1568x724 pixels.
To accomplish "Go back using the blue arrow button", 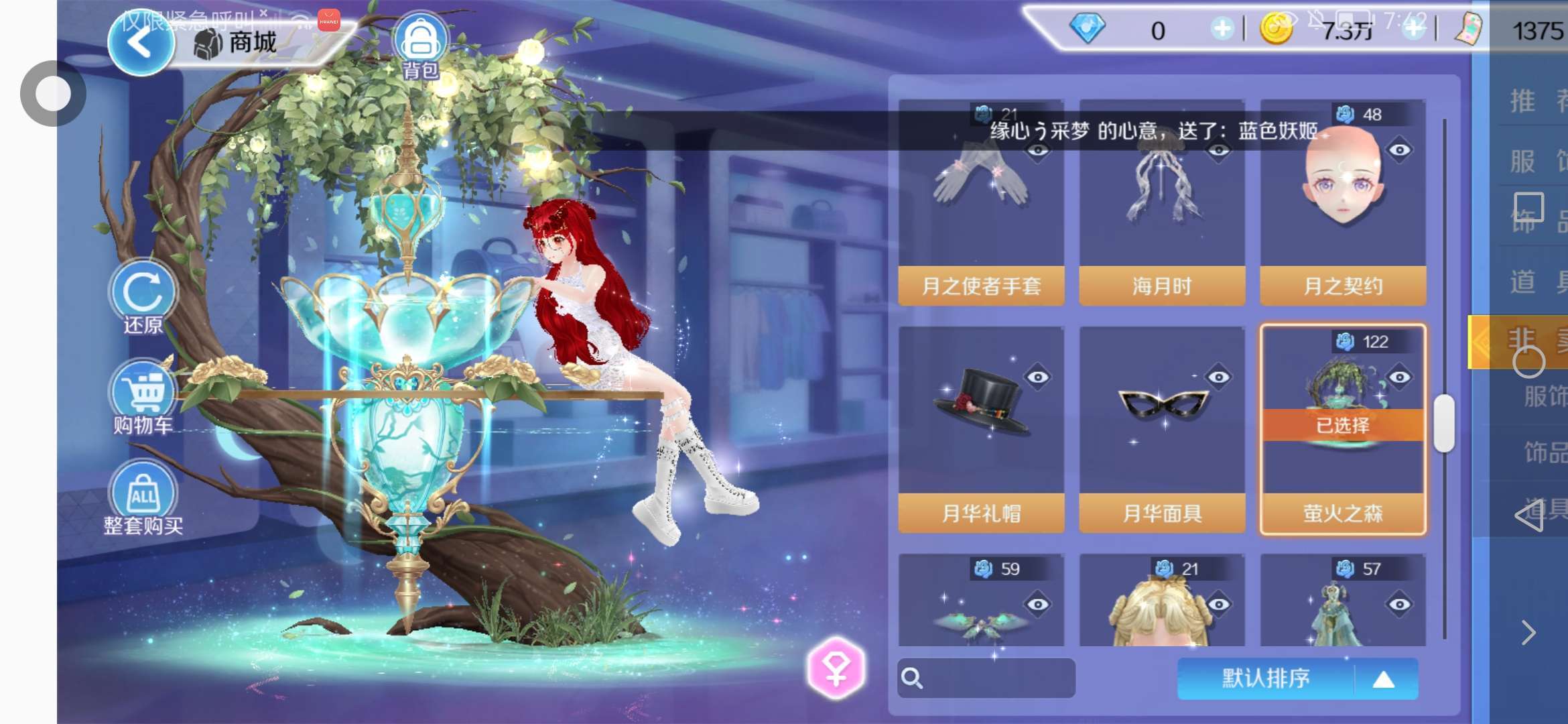I will click(140, 44).
